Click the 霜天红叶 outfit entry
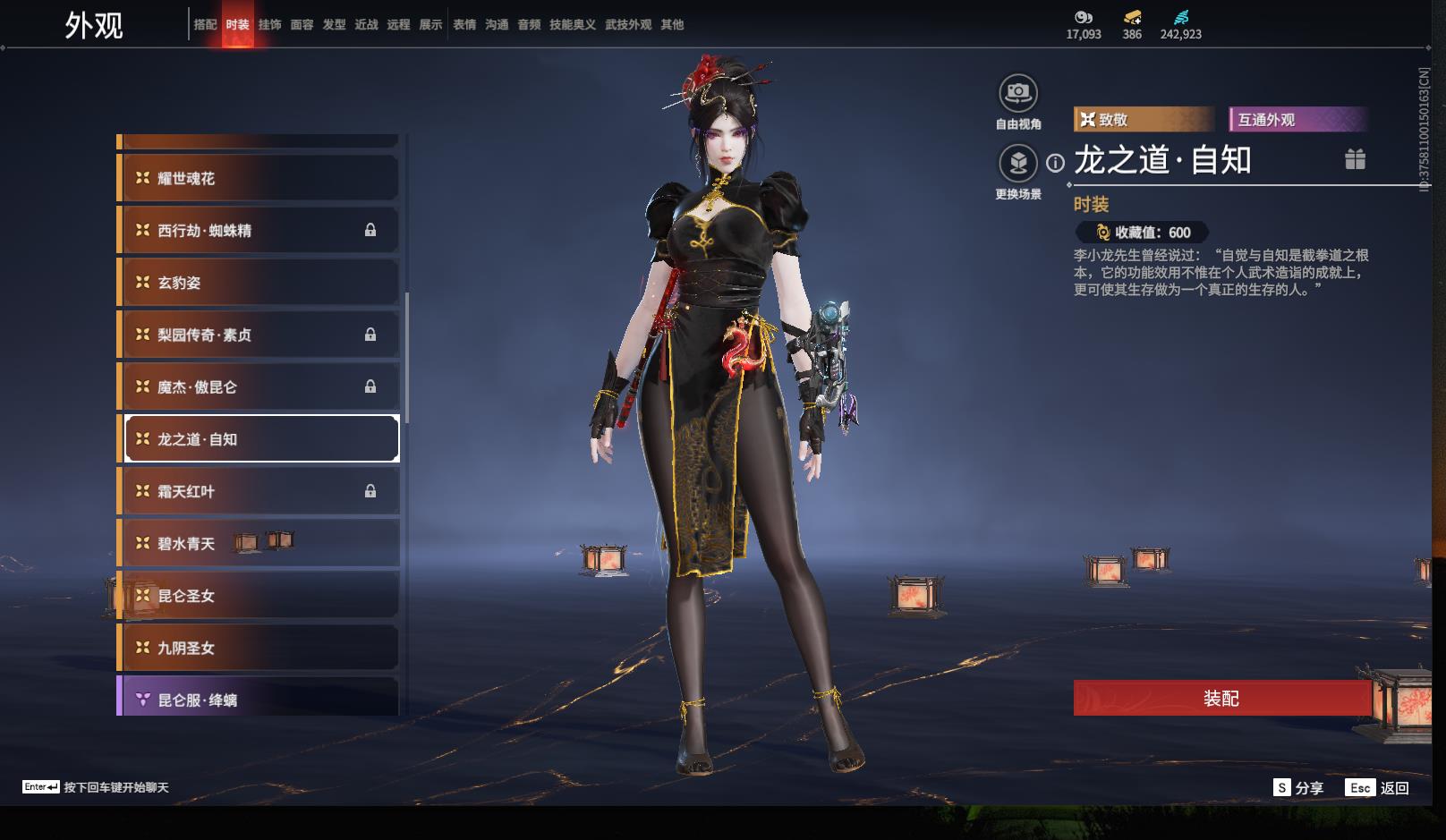 [x=259, y=491]
